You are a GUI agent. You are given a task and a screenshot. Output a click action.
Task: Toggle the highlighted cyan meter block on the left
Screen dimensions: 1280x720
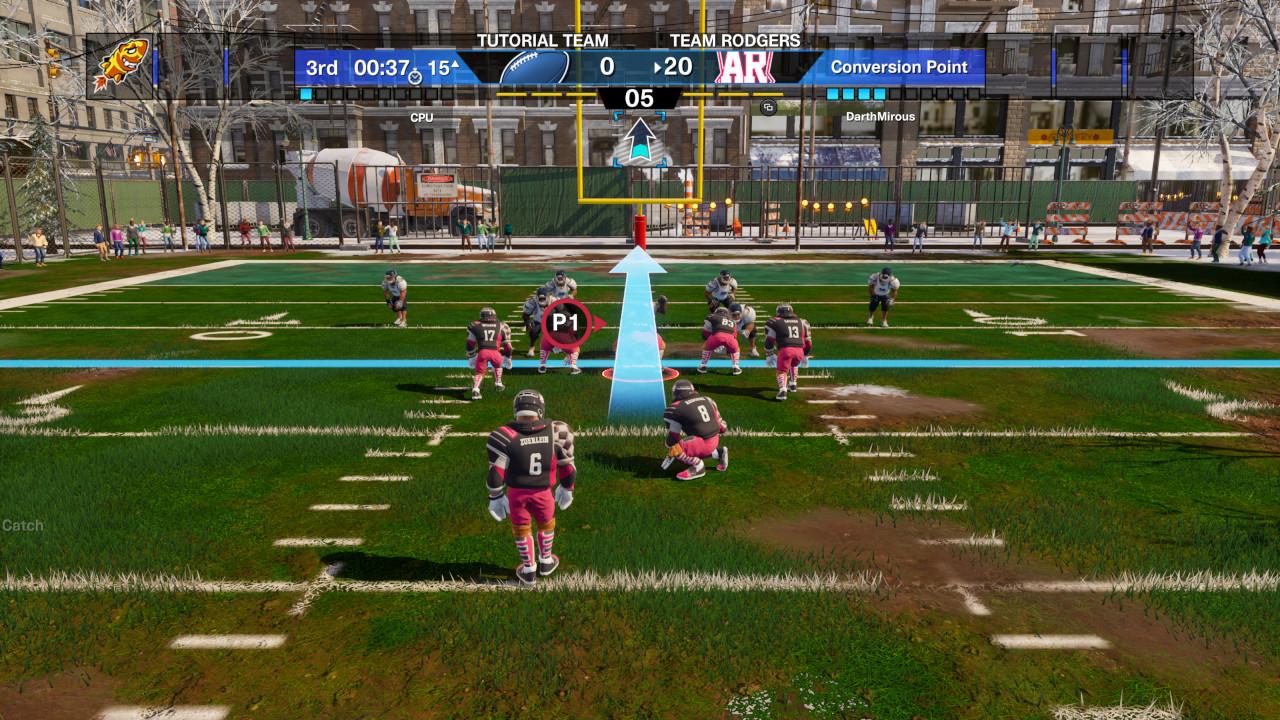tap(304, 94)
